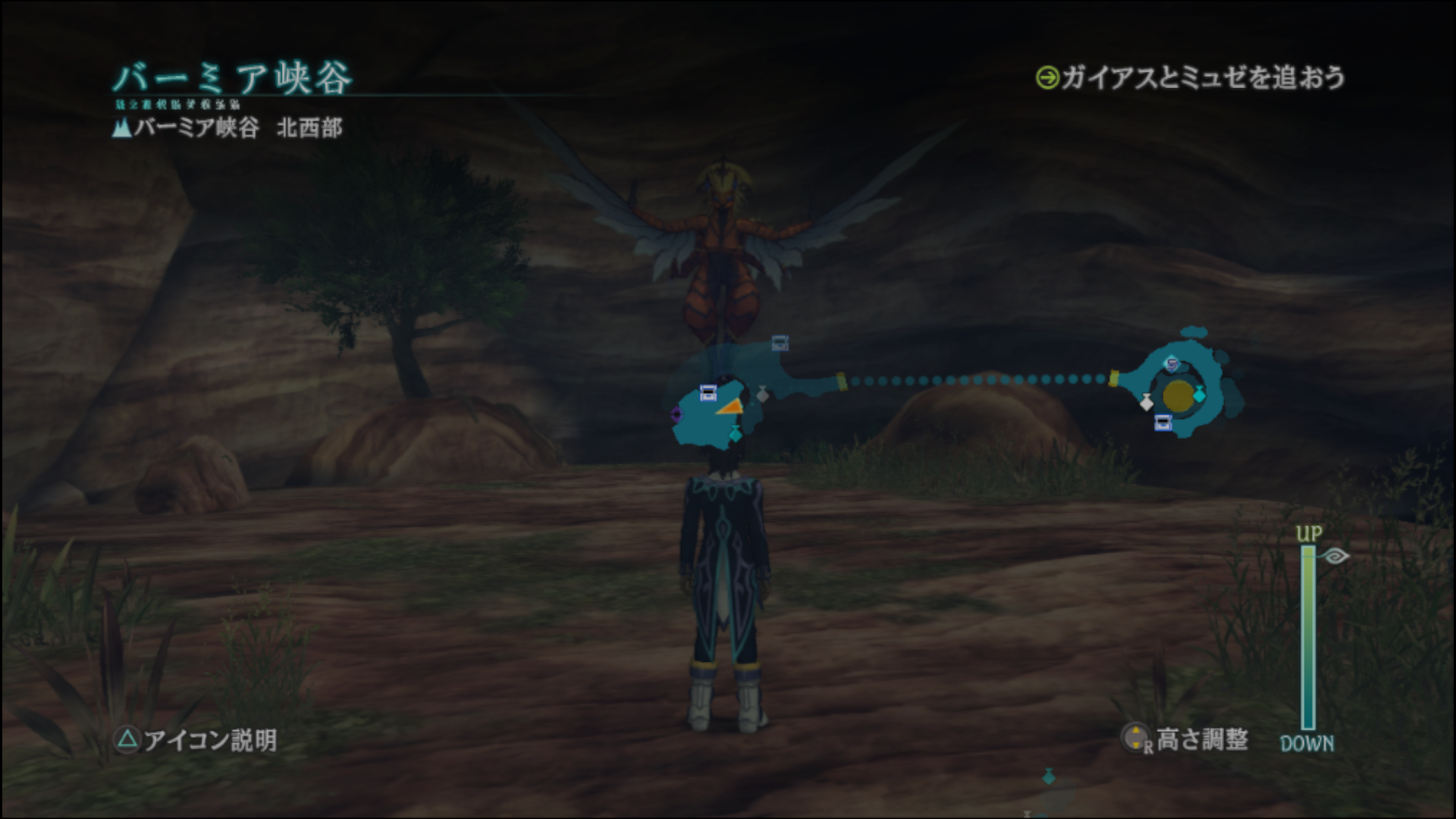Open the ガイアスとミュゼを追おう objective
The width and height of the screenshot is (1456, 819).
click(x=1191, y=77)
